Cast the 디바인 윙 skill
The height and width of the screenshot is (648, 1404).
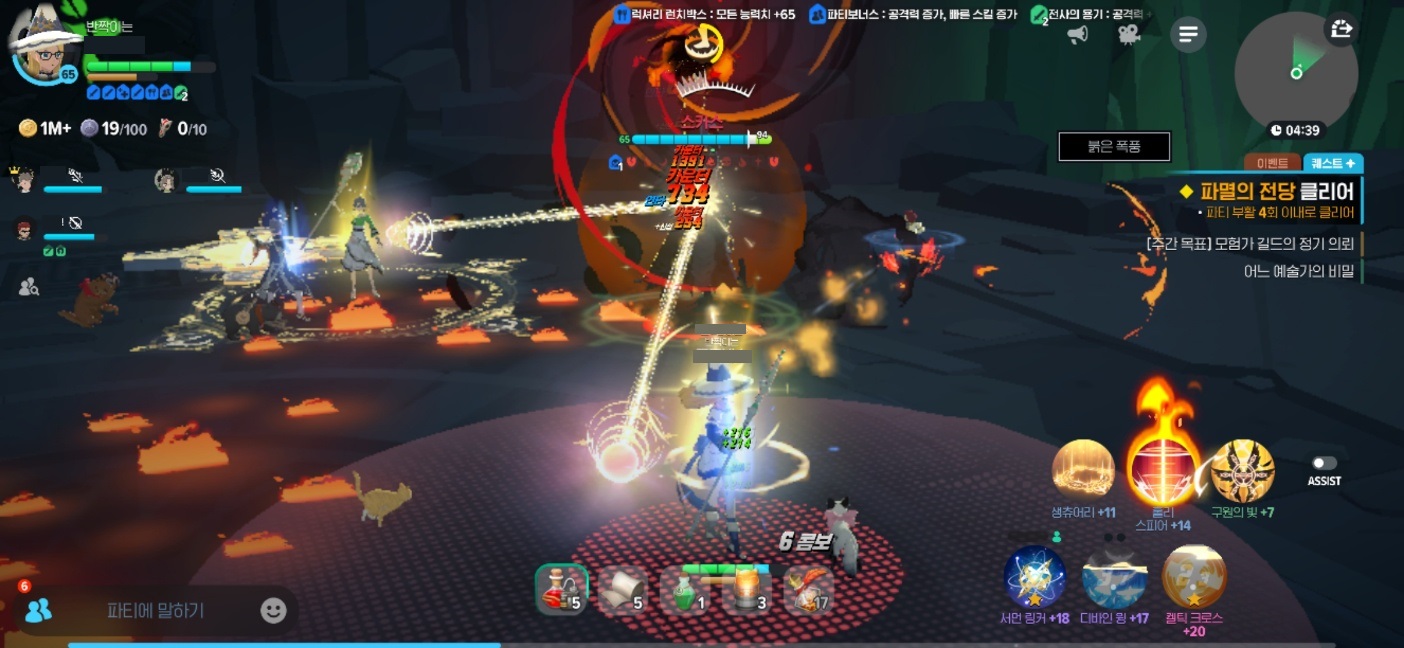pyautogui.click(x=1114, y=577)
